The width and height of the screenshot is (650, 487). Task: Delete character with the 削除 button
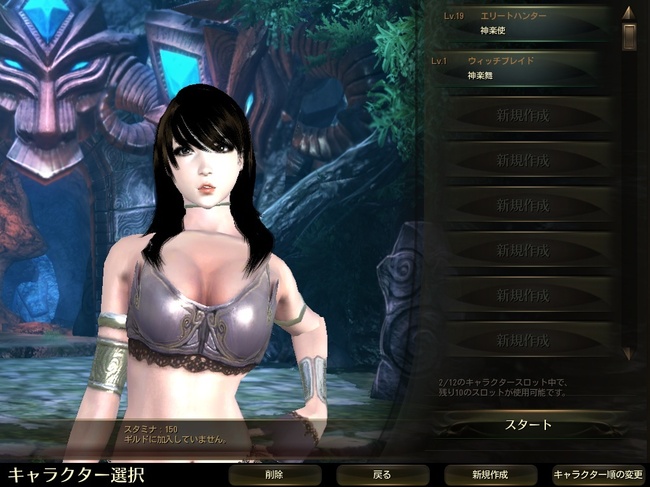tap(274, 474)
